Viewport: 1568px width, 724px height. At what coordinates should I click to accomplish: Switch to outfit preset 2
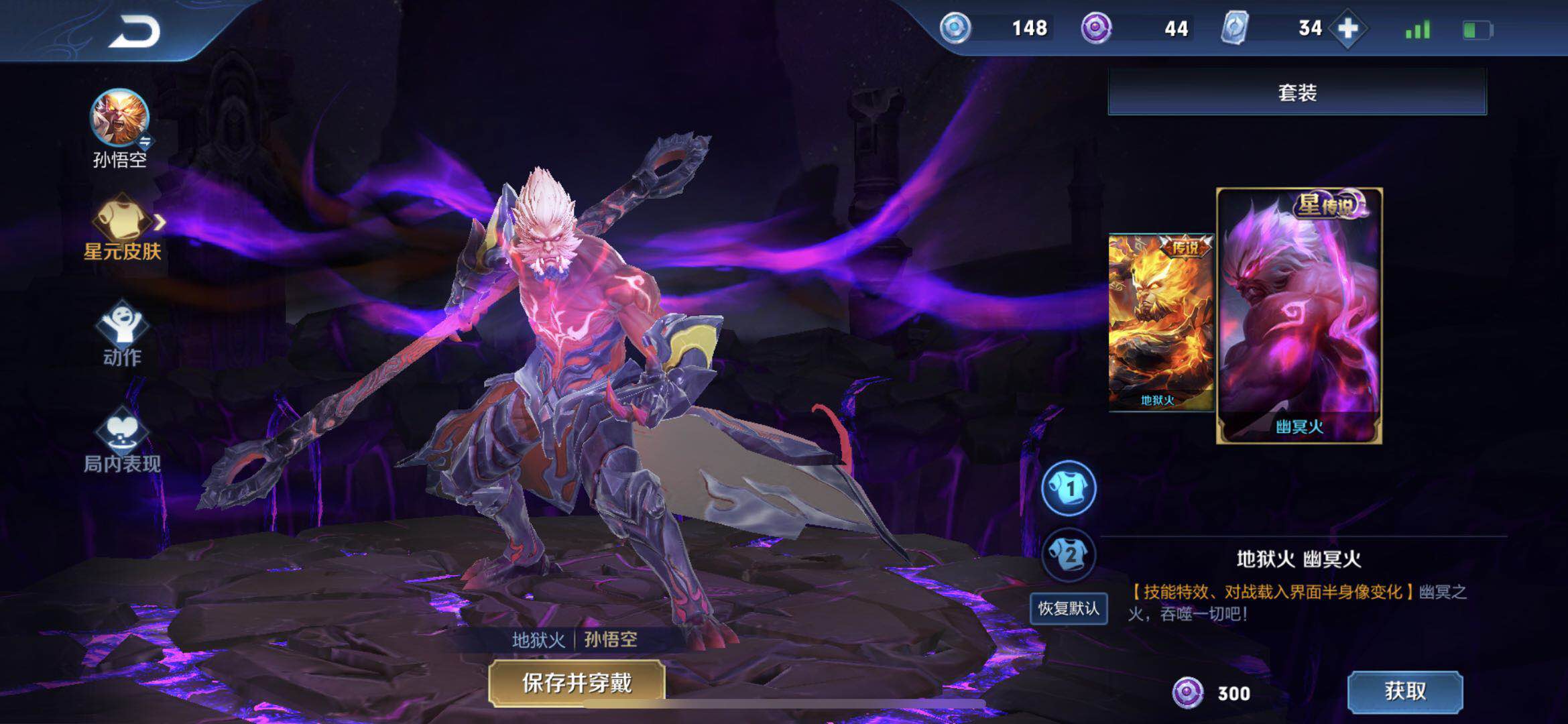1069,554
